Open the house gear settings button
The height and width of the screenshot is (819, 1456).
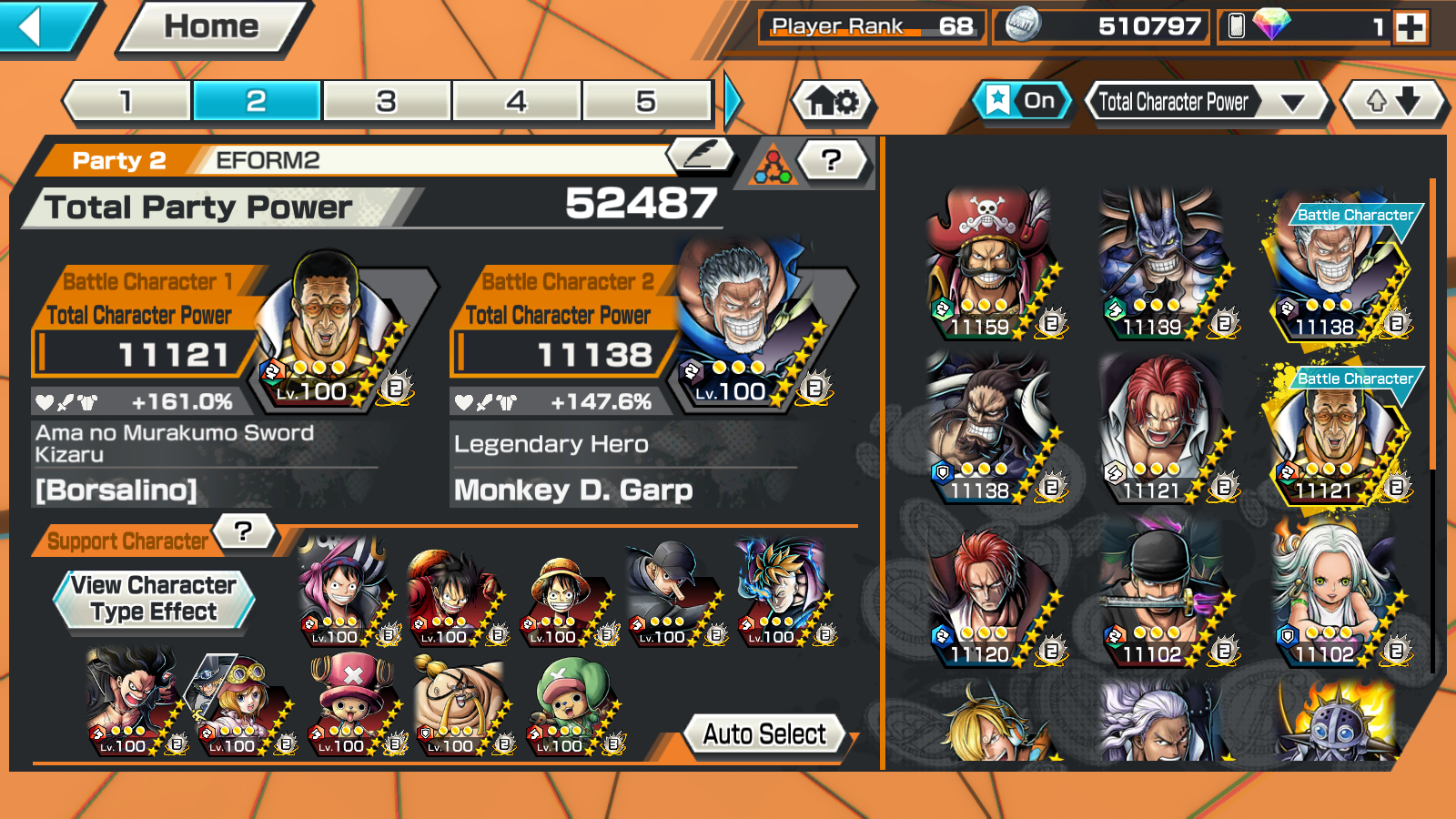(x=833, y=101)
